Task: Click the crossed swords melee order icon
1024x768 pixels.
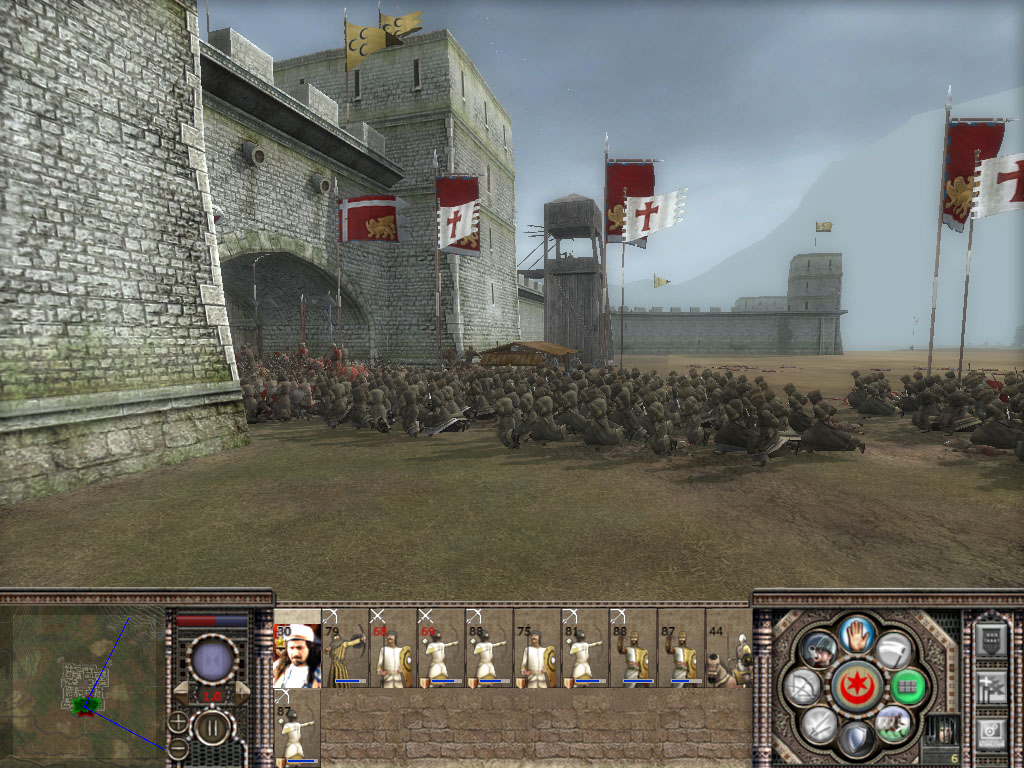Action: 818,723
